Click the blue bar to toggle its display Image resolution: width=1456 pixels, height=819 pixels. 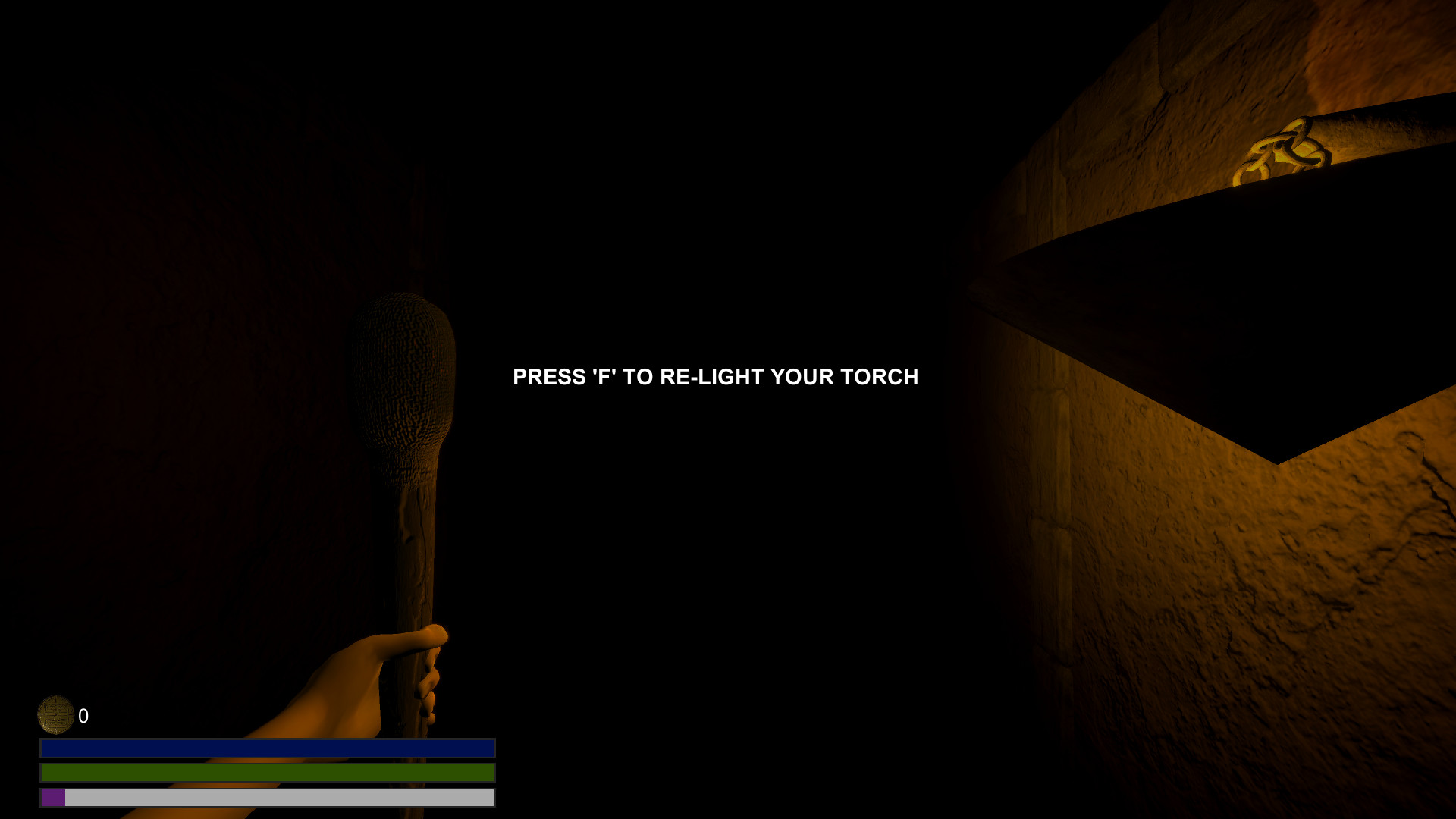267,748
